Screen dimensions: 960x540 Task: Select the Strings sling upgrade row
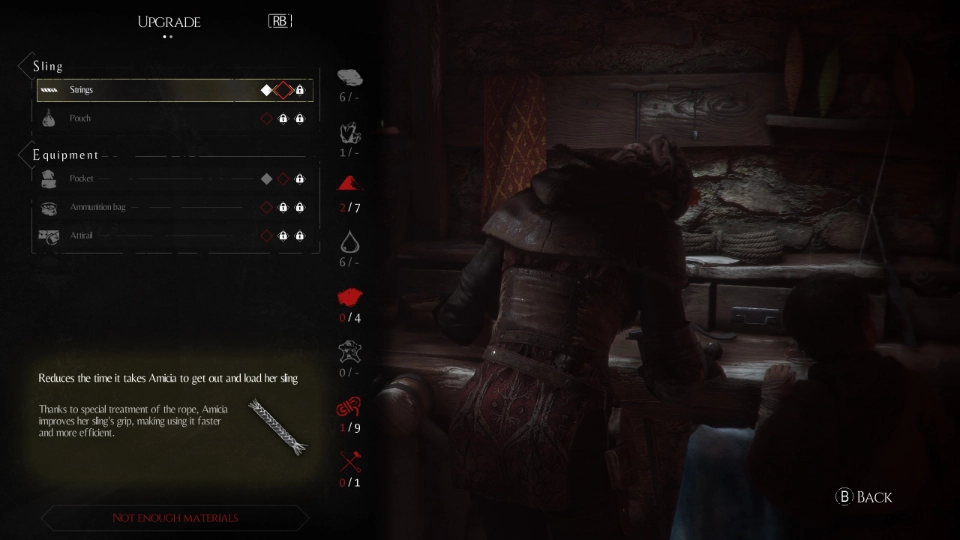click(175, 90)
